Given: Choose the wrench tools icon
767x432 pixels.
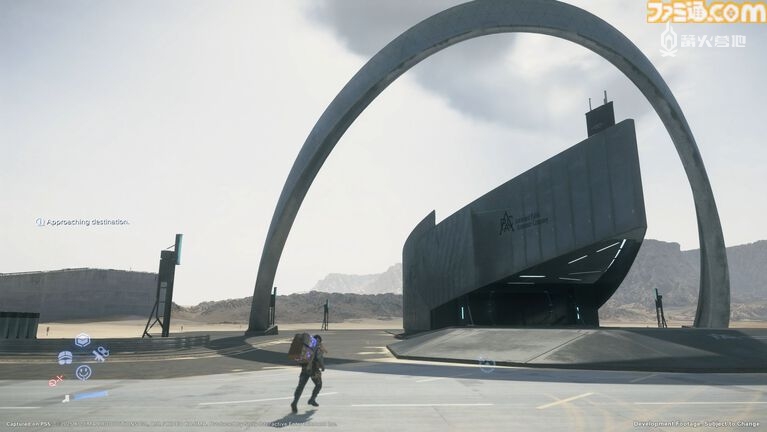Looking at the screenshot, I should tap(100, 354).
